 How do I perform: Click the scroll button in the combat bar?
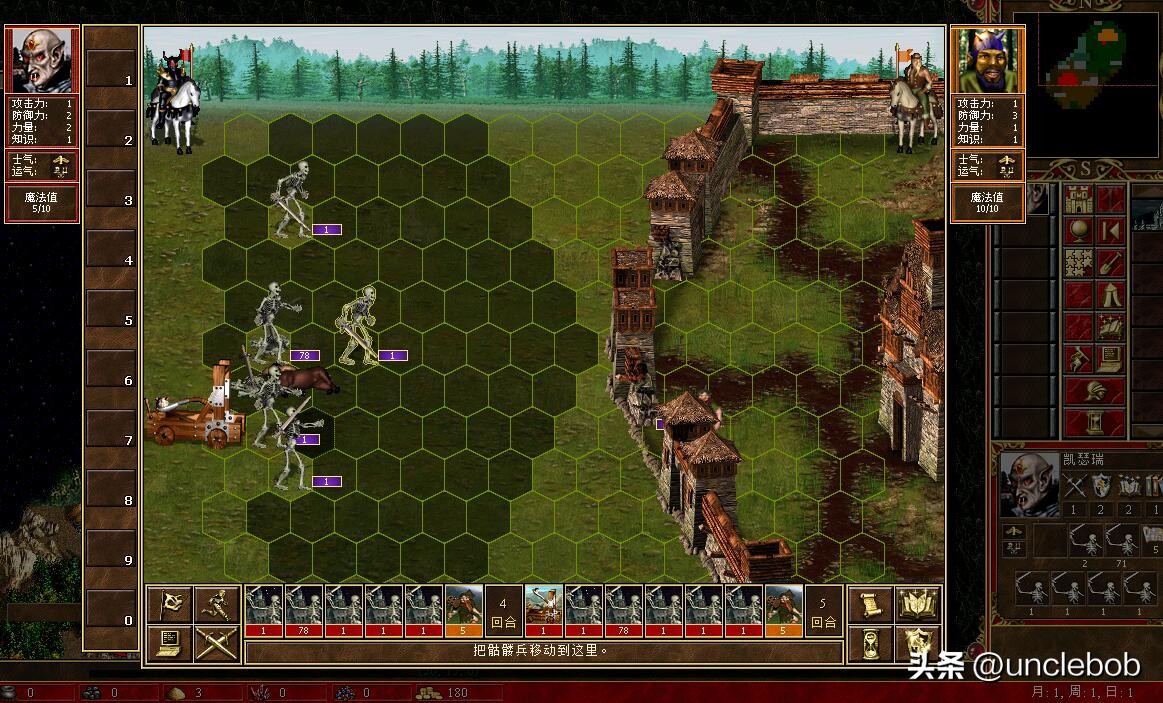pos(871,604)
